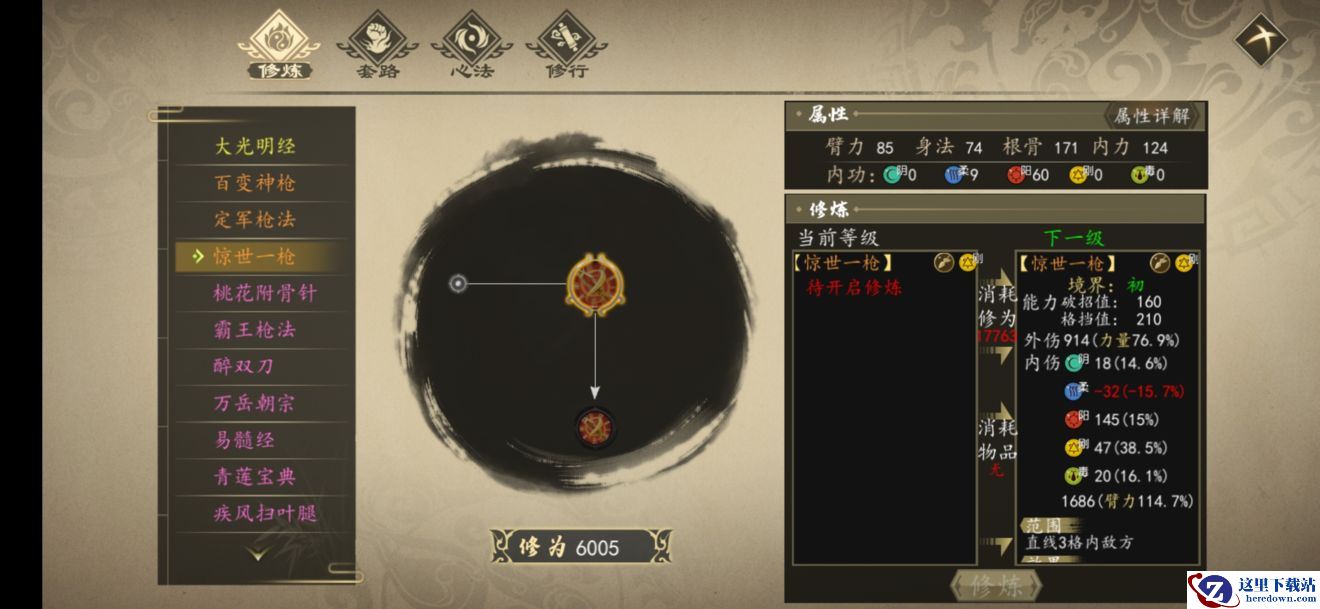The height and width of the screenshot is (609, 1320).
Task: Pick the highlighted 惊世一枪 skill
Action: [256, 256]
